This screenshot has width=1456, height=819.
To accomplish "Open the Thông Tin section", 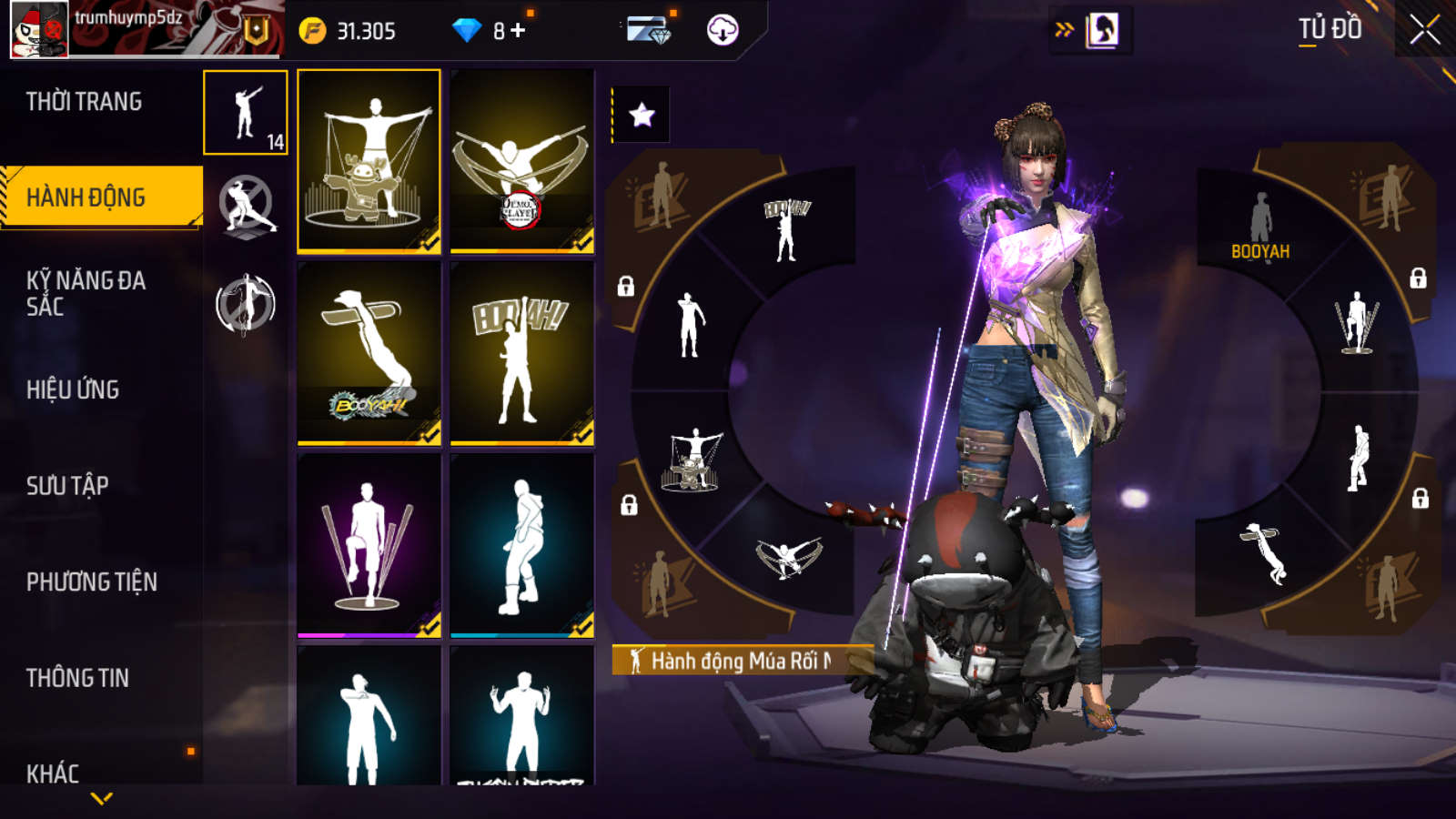I will [77, 678].
